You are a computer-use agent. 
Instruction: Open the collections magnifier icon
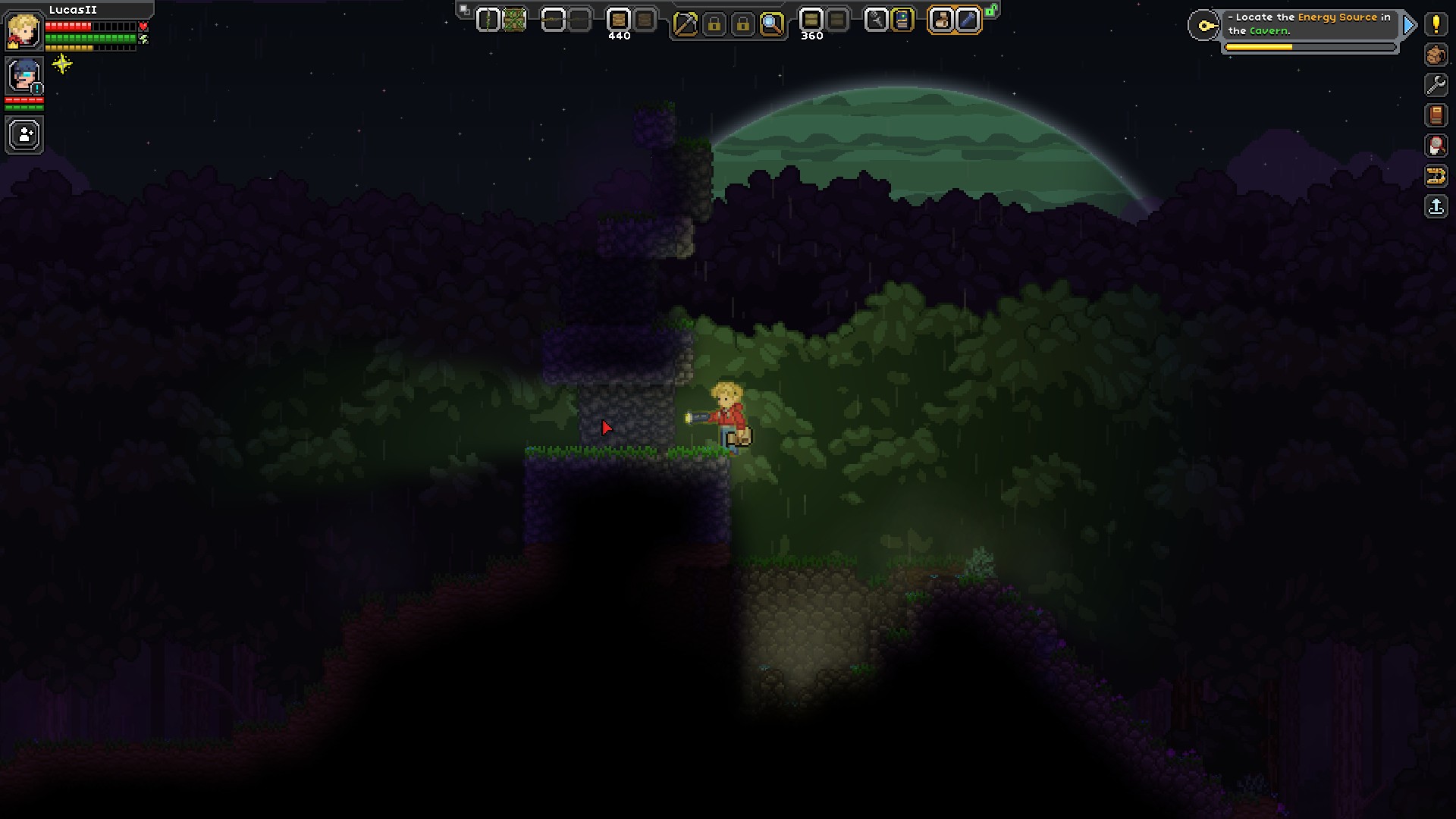(1436, 146)
